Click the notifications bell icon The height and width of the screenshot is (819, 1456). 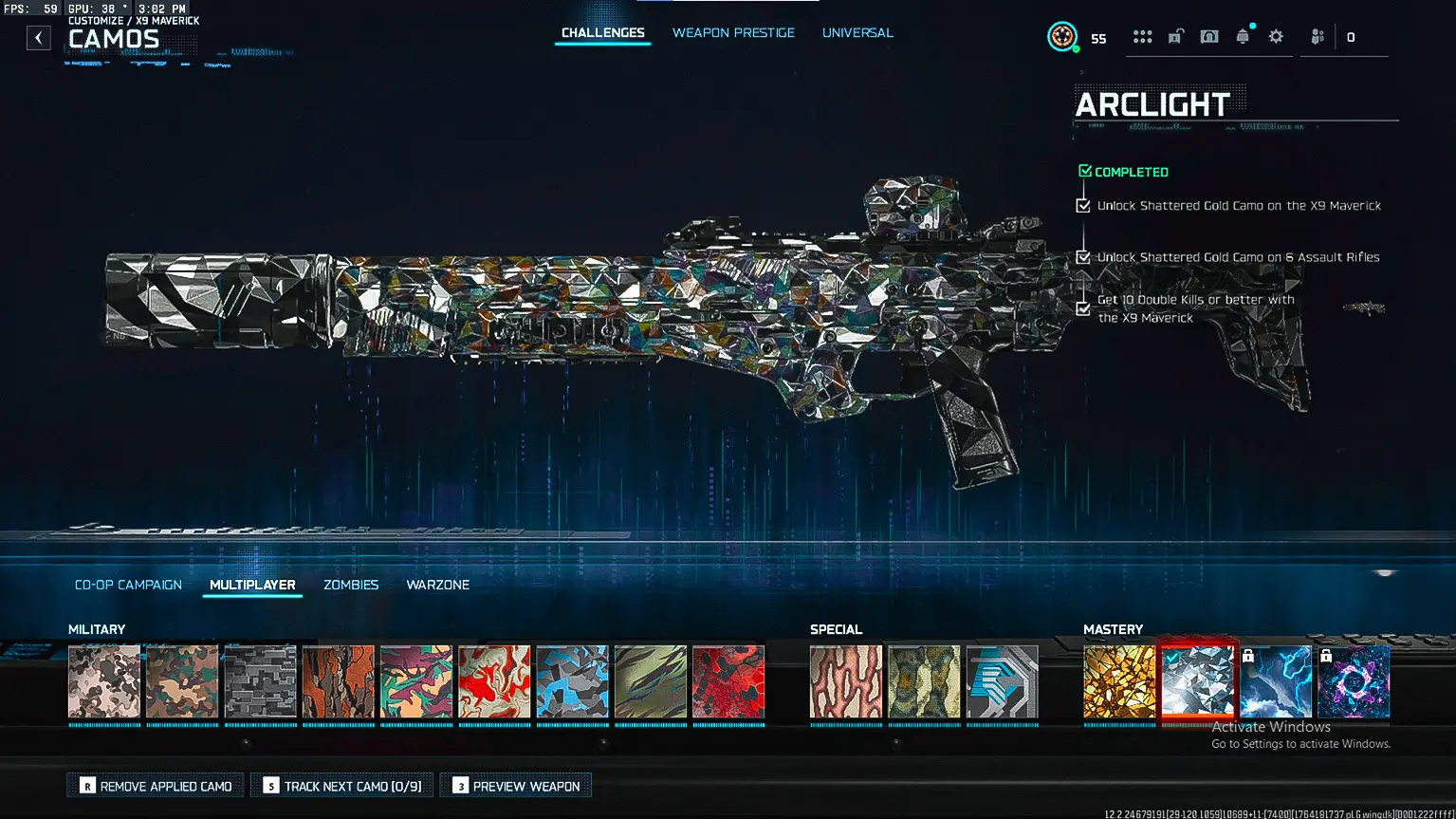pos(1243,36)
